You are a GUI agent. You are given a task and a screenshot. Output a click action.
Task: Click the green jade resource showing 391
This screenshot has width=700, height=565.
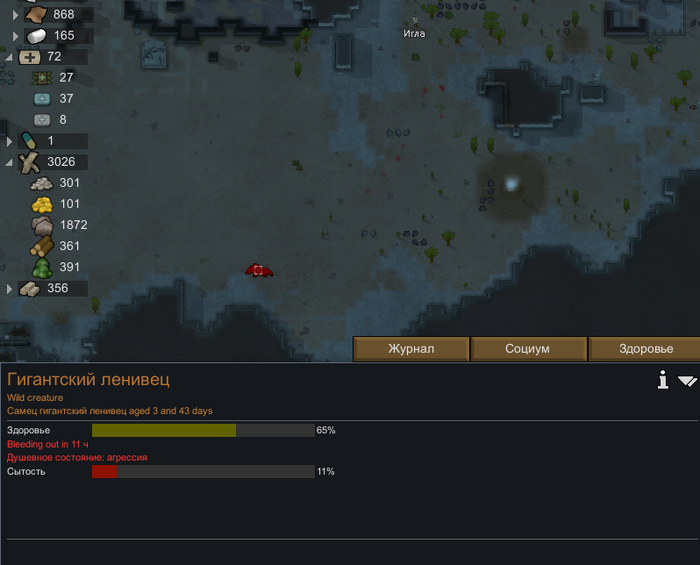pyautogui.click(x=60, y=267)
